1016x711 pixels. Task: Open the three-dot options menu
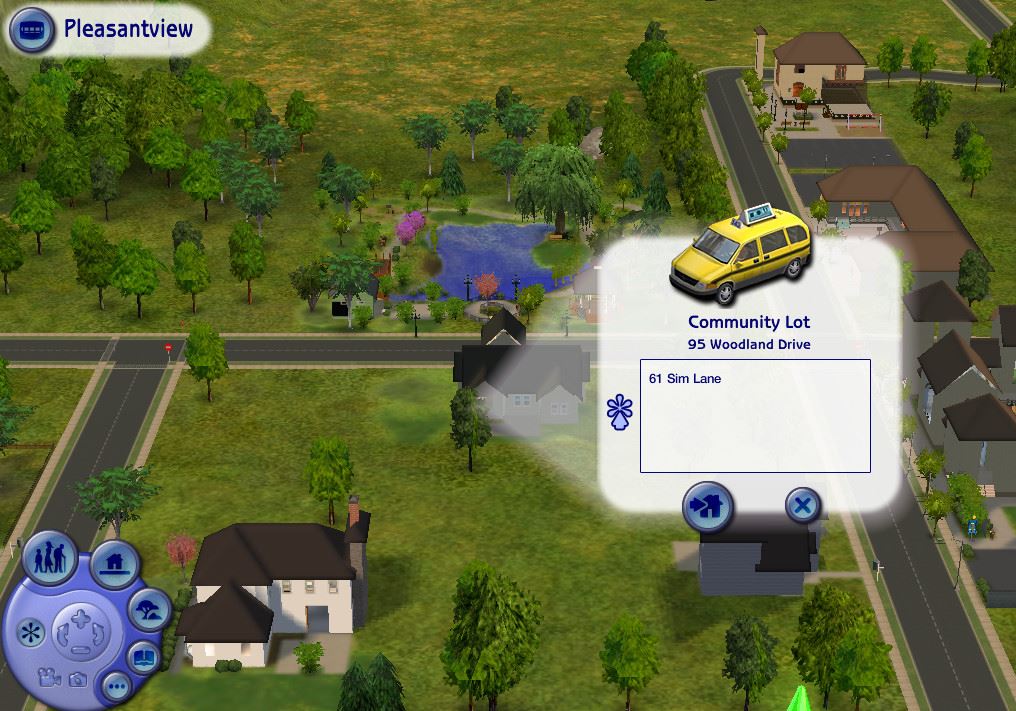[x=116, y=686]
